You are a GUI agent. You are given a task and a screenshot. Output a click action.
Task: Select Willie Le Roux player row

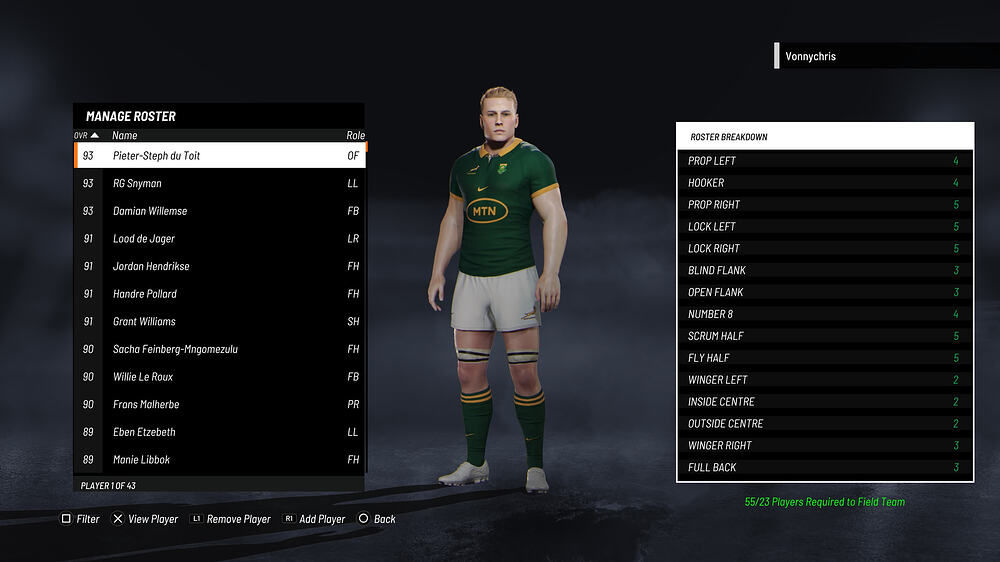pyautogui.click(x=220, y=377)
